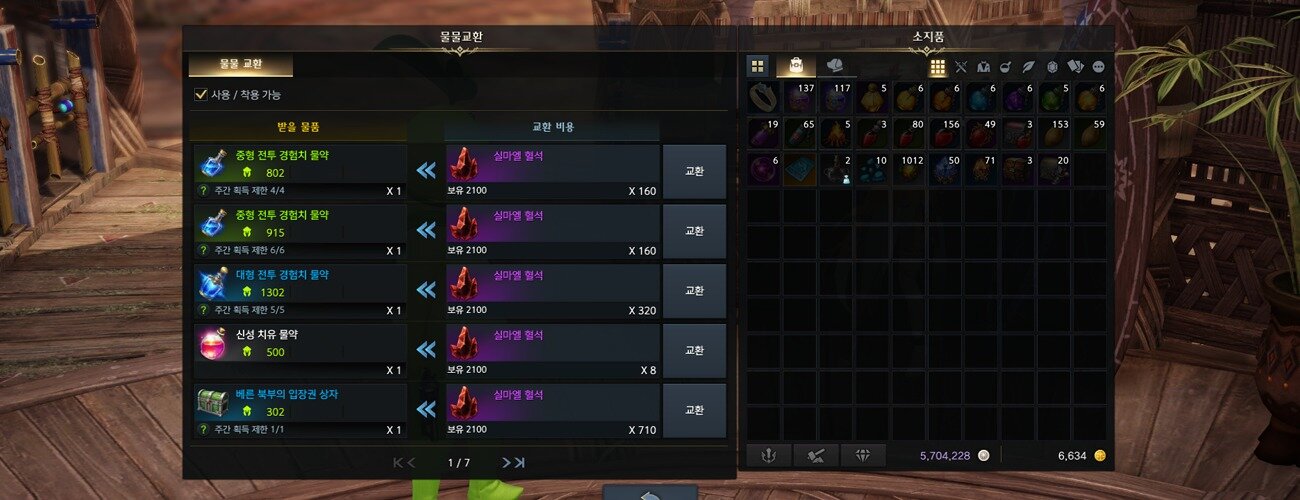Filter inventory by crossed swords category
The width and height of the screenshot is (1300, 500).
coord(961,67)
